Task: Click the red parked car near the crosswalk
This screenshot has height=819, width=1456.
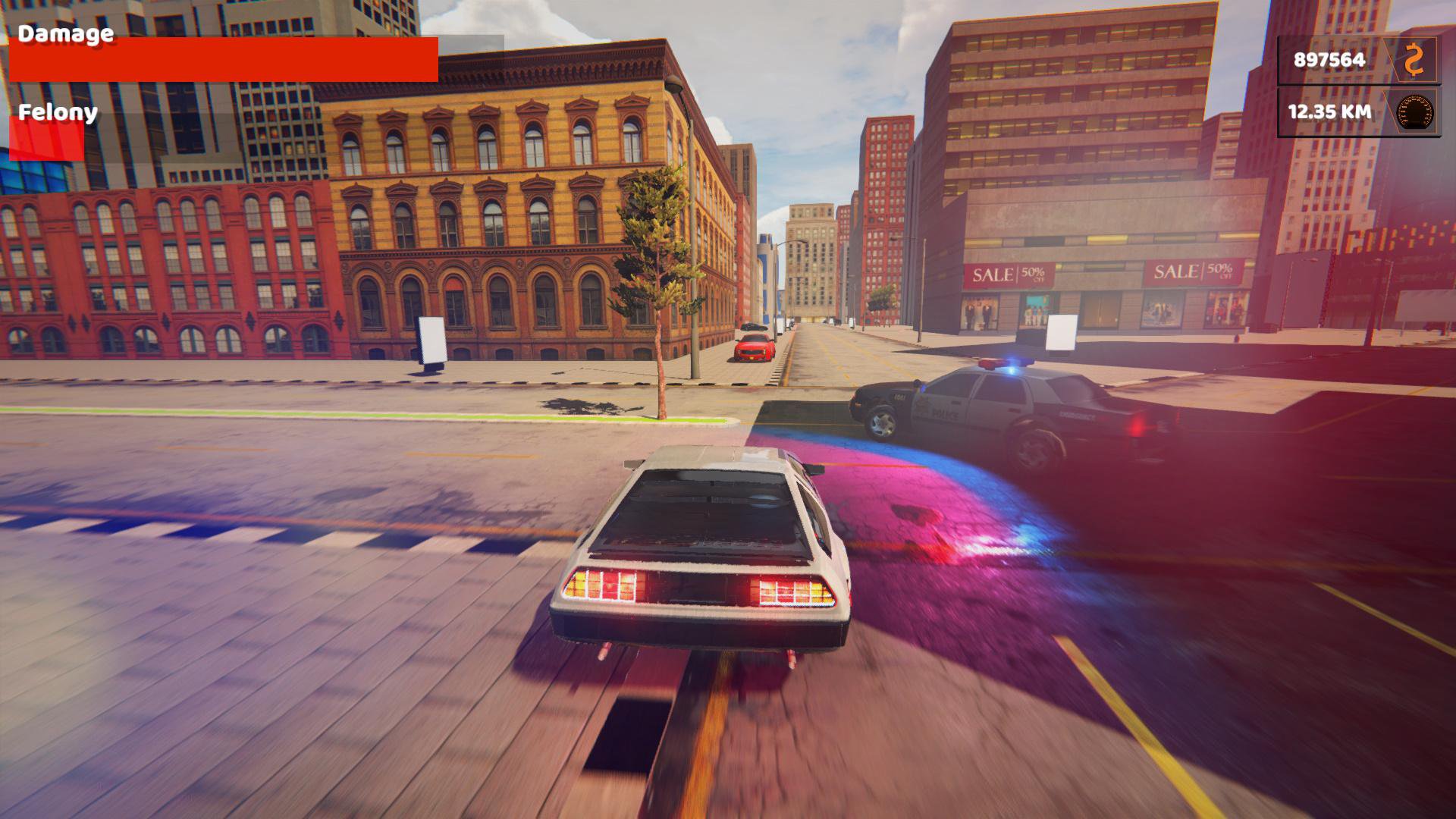Action: [x=752, y=349]
